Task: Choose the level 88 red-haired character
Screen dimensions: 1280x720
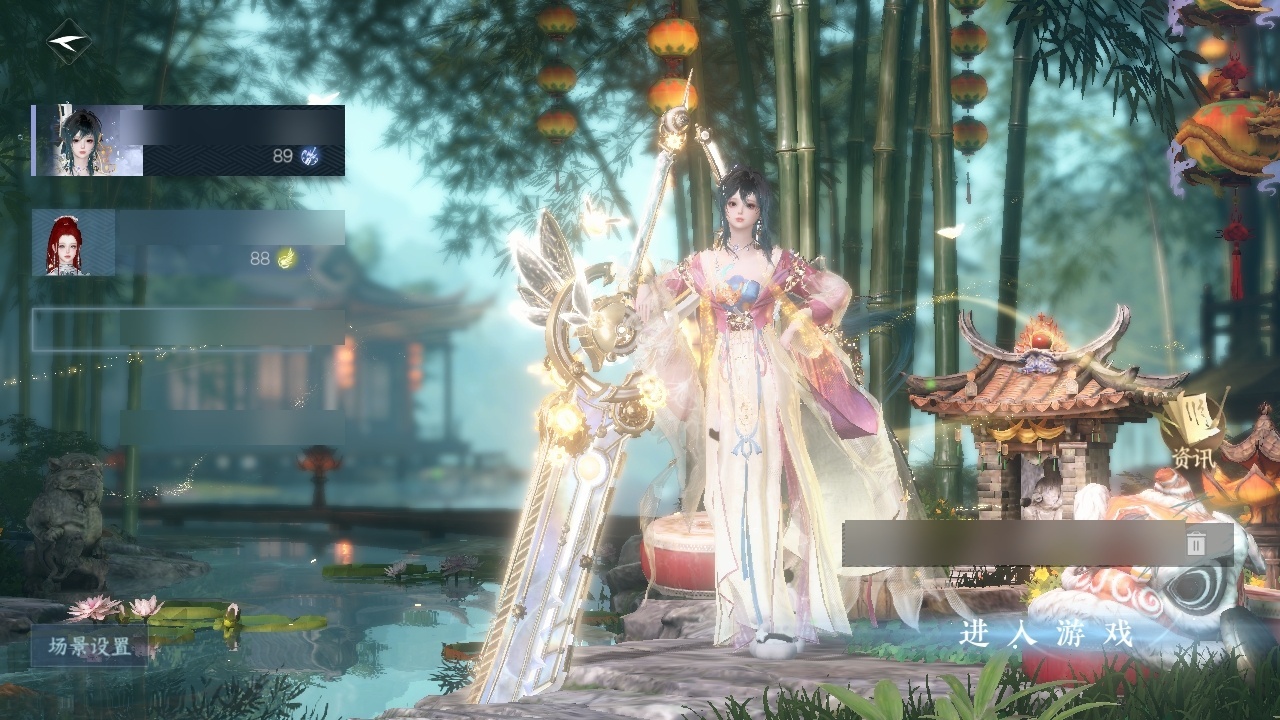Action: tap(188, 243)
